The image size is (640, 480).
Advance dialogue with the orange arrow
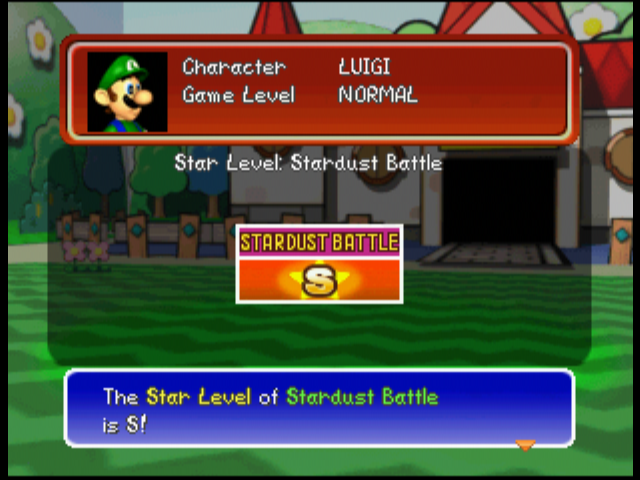pos(525,444)
